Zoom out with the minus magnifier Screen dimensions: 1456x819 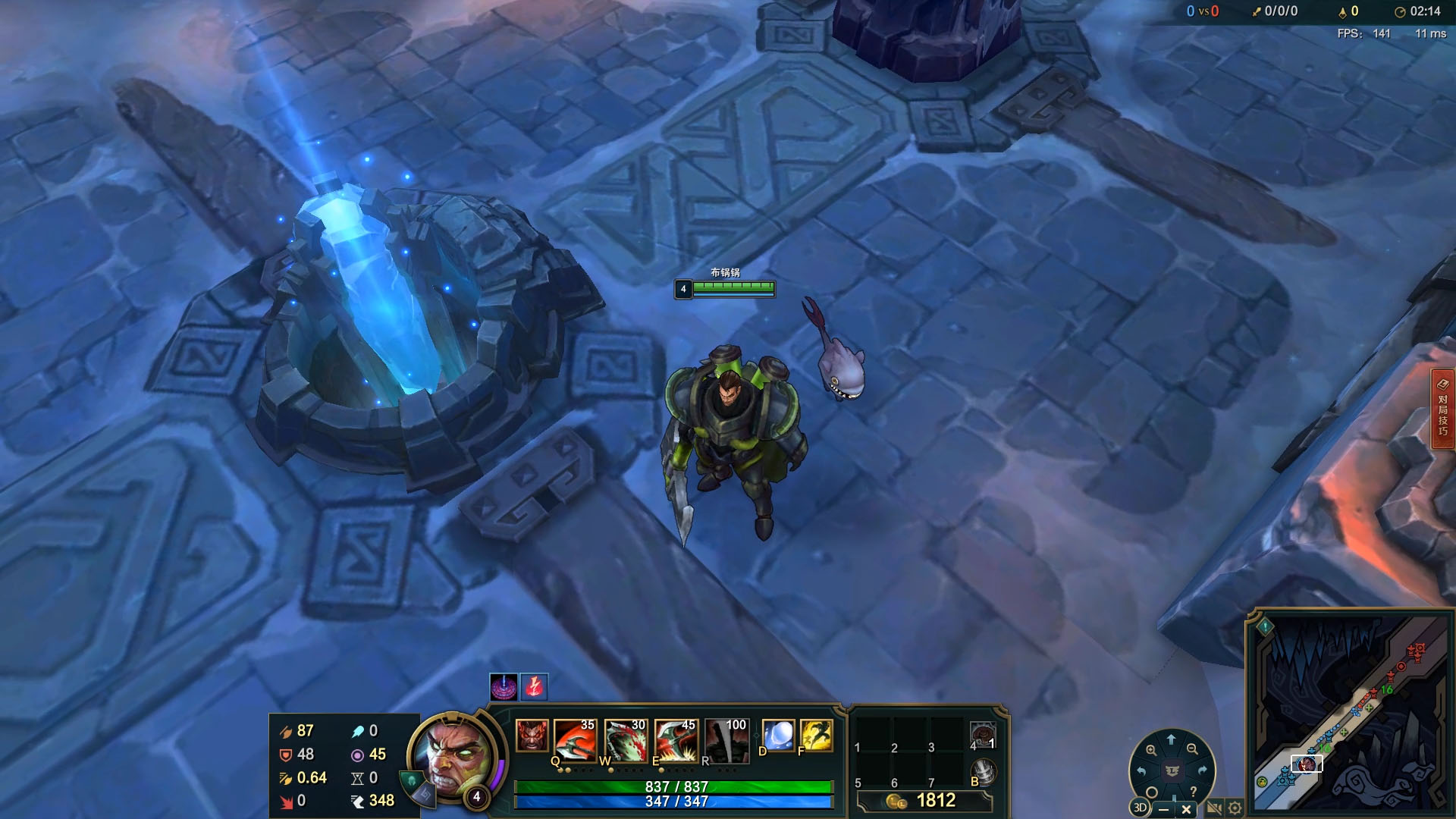coord(1192,749)
